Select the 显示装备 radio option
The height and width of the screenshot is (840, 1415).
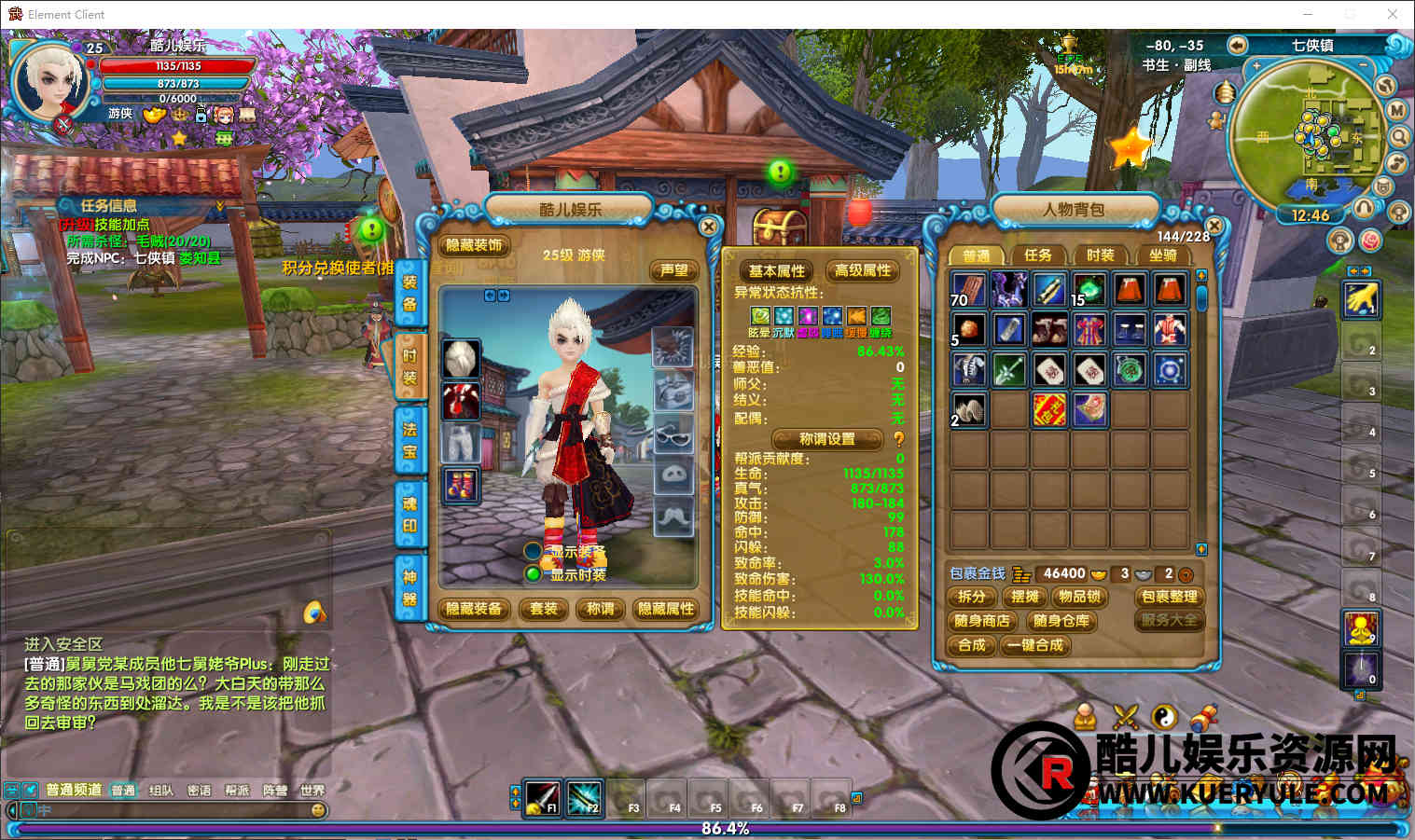coord(533,551)
